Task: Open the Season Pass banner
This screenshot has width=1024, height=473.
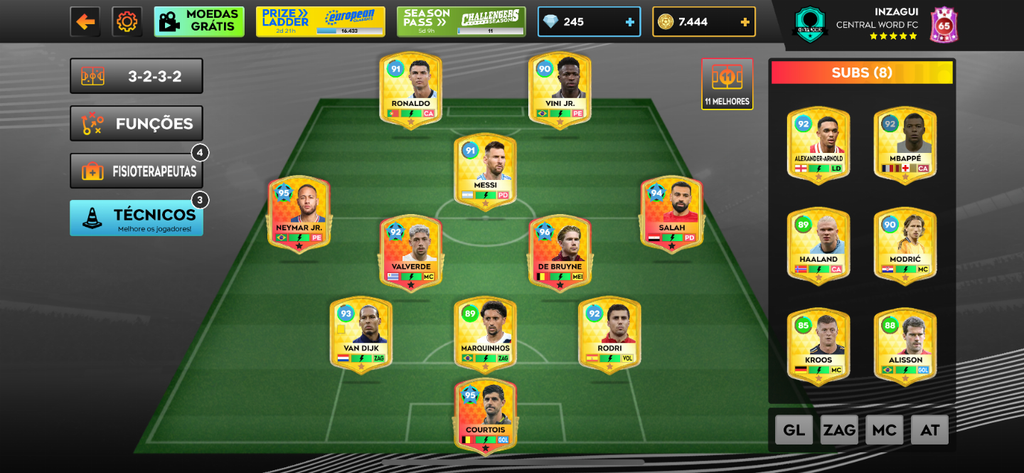Action: pos(461,21)
